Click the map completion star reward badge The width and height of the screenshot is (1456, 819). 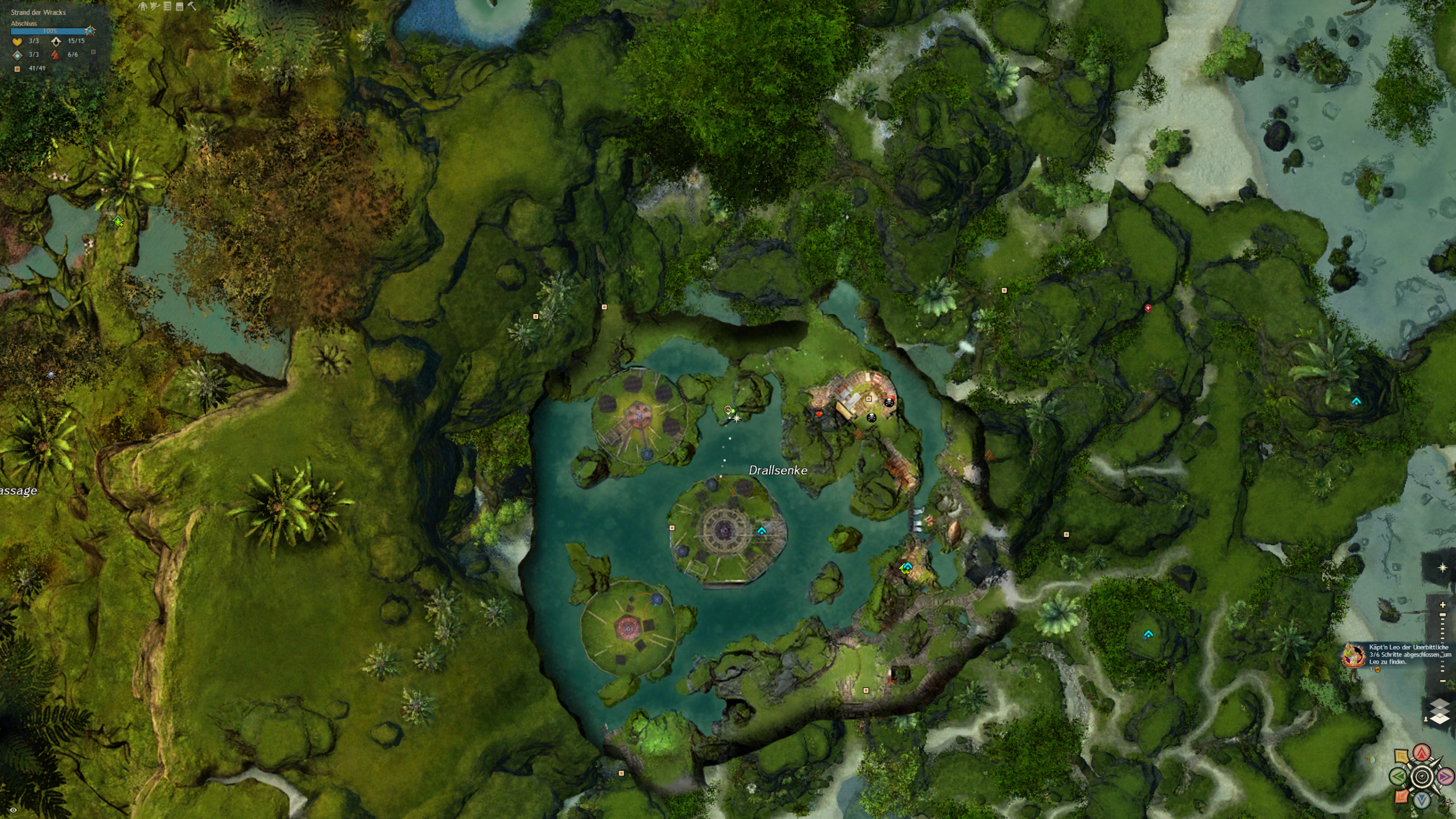tap(90, 31)
